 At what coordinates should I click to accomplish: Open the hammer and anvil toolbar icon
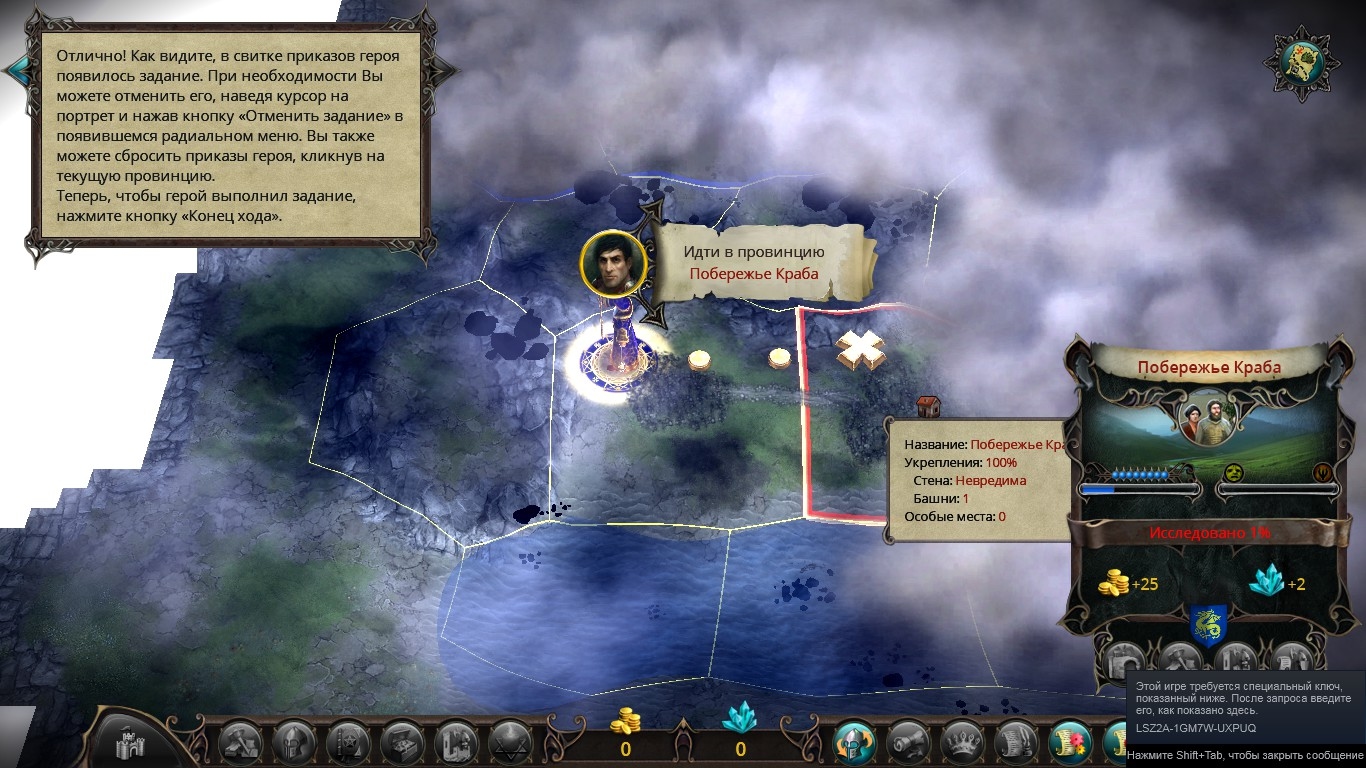click(240, 742)
